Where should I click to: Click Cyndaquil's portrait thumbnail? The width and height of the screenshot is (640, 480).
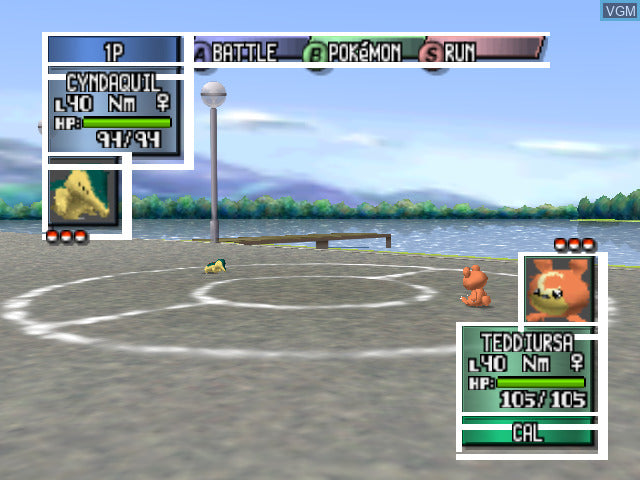(84, 197)
